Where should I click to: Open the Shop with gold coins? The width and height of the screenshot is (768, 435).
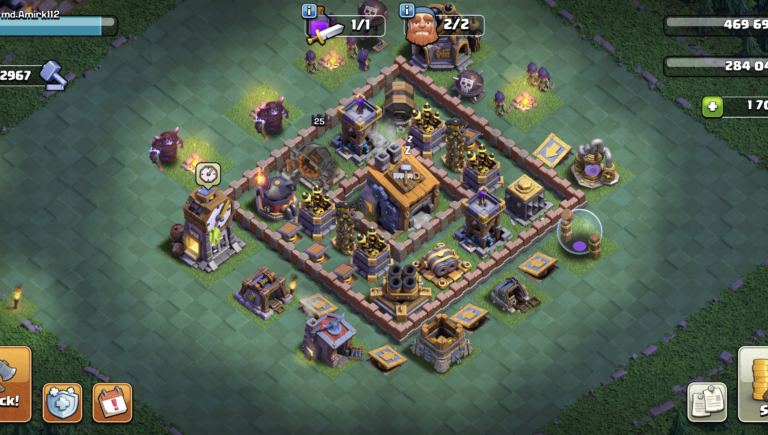(755, 385)
